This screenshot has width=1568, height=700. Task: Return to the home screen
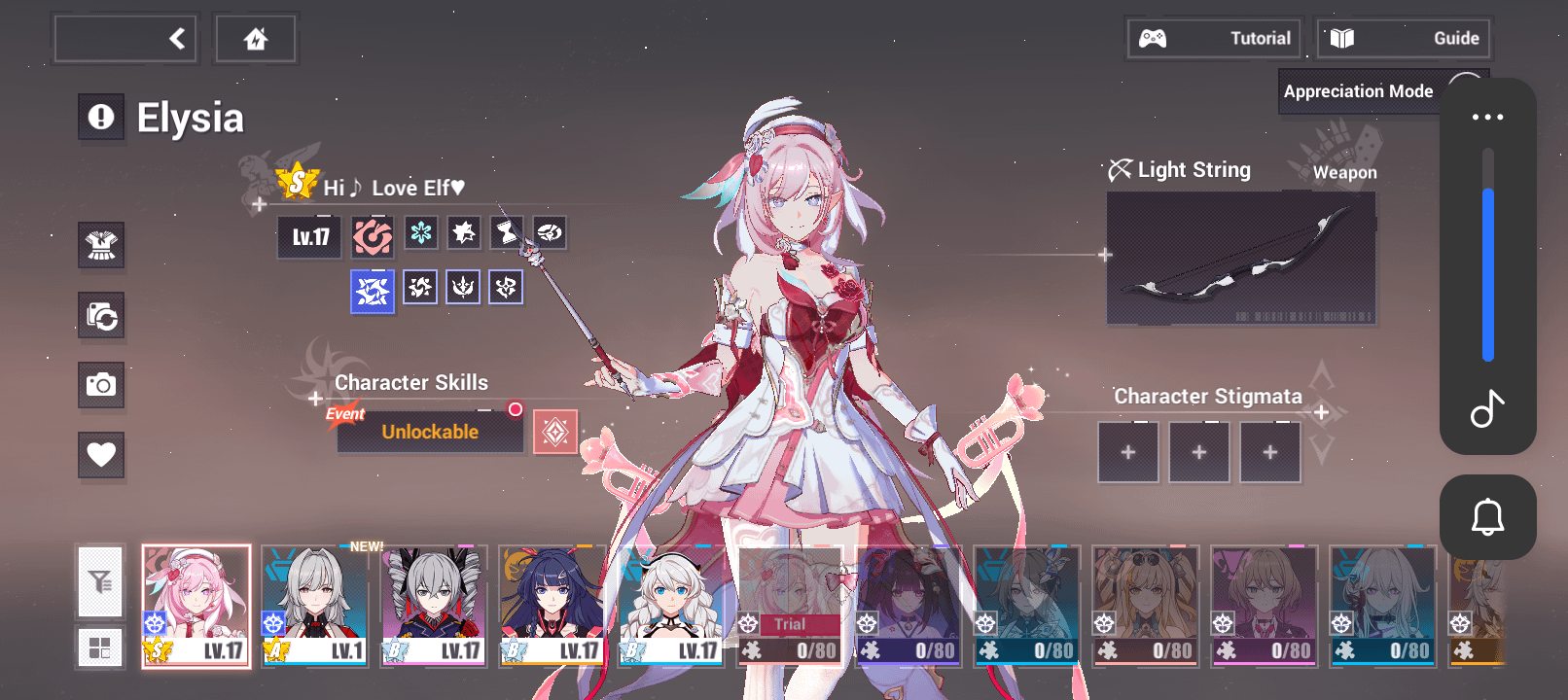click(256, 39)
